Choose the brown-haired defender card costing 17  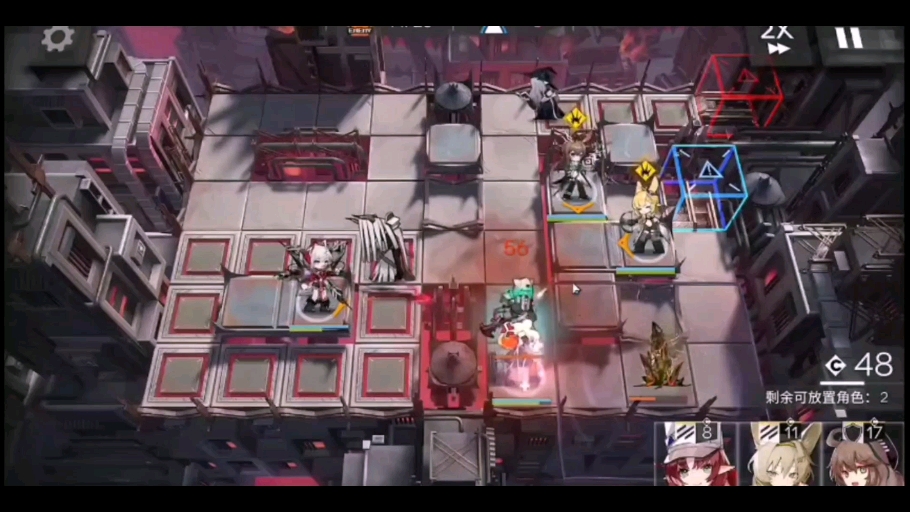tap(864, 455)
